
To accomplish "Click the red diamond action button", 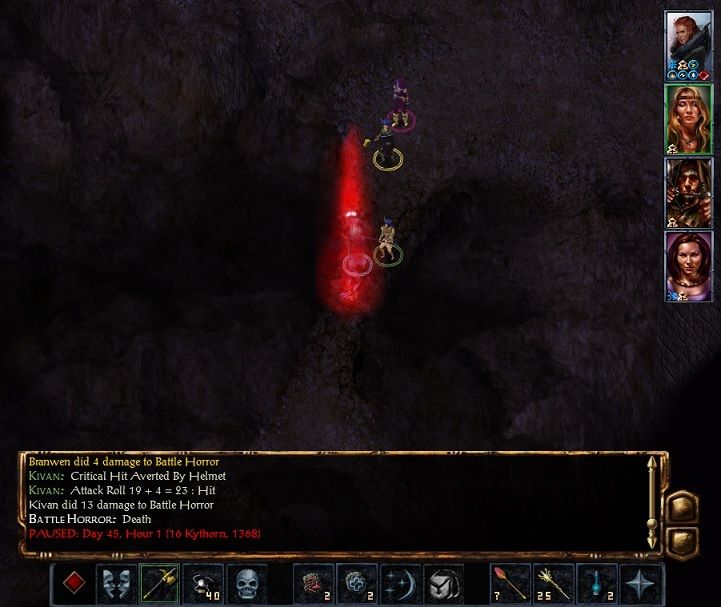I will coord(72,584).
